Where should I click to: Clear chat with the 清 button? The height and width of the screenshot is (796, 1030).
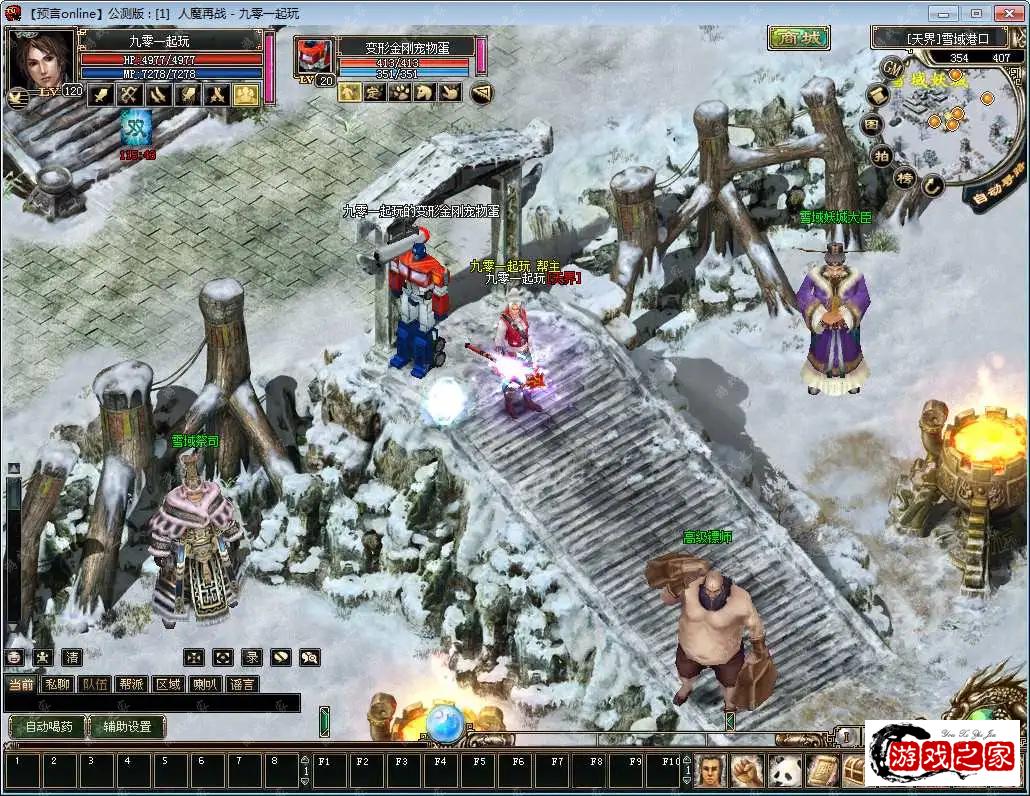click(72, 657)
